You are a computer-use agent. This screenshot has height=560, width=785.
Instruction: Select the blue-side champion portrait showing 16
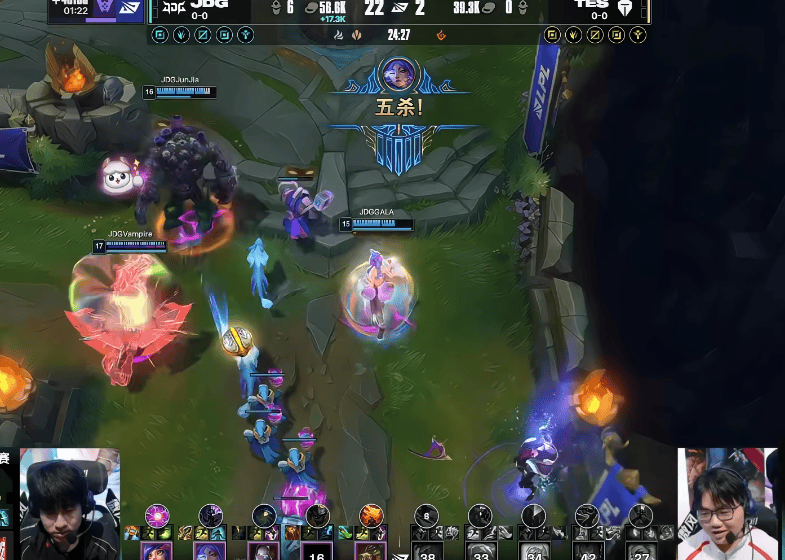tap(318, 551)
